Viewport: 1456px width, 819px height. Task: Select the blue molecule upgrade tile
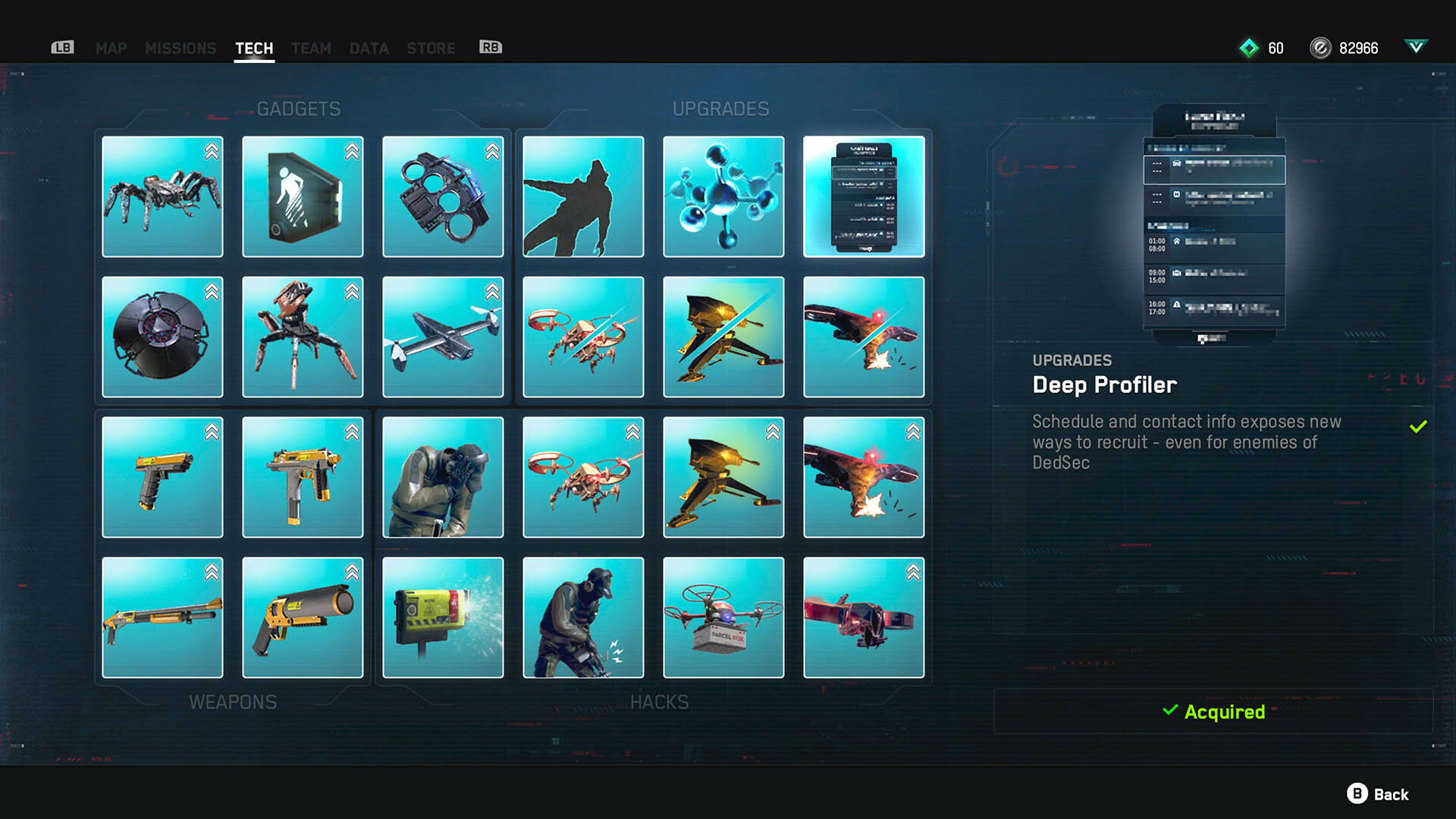(x=723, y=196)
